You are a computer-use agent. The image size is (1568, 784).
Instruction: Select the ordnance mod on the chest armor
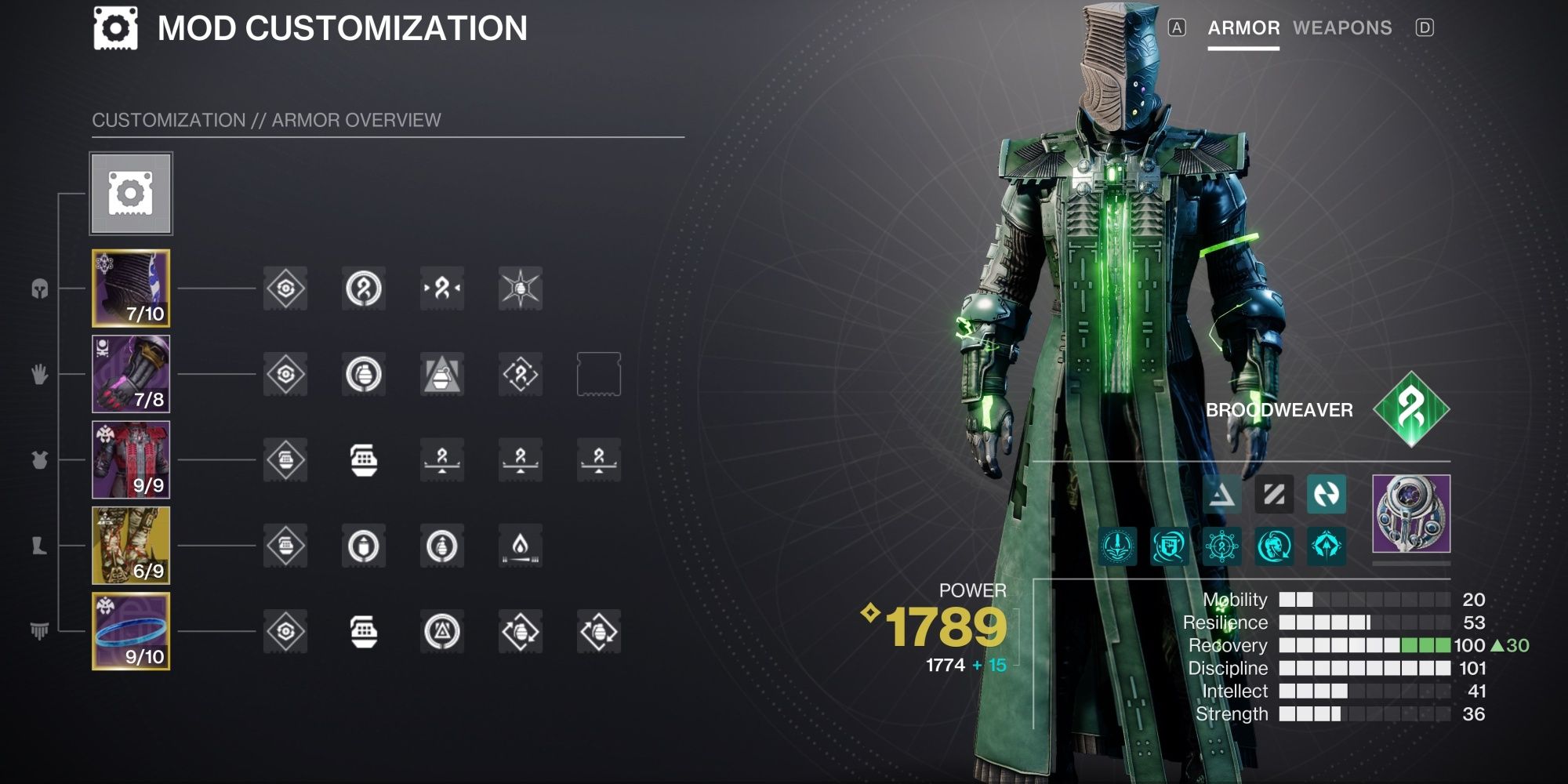click(x=364, y=461)
